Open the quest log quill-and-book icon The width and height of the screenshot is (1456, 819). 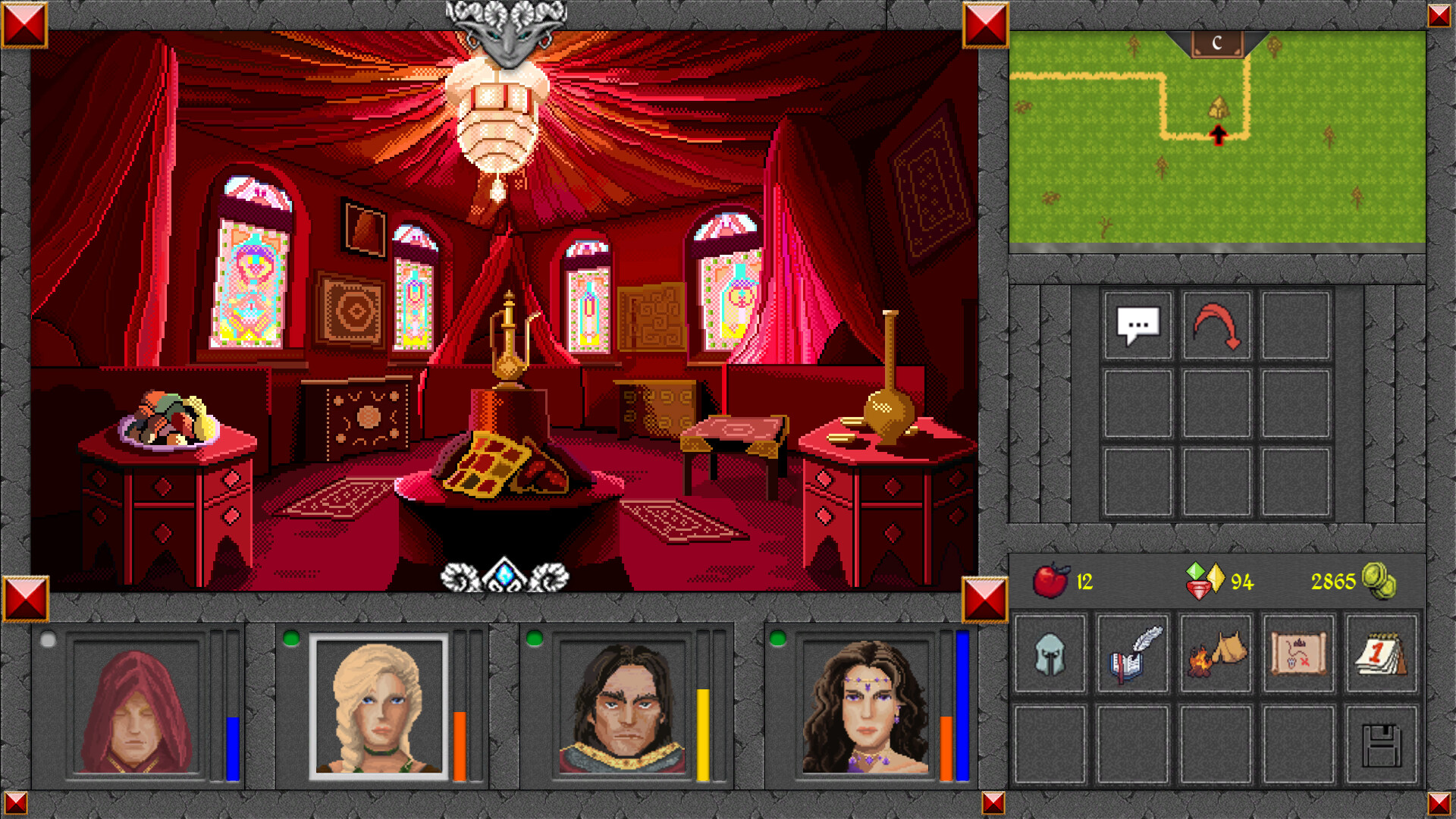click(x=1133, y=655)
